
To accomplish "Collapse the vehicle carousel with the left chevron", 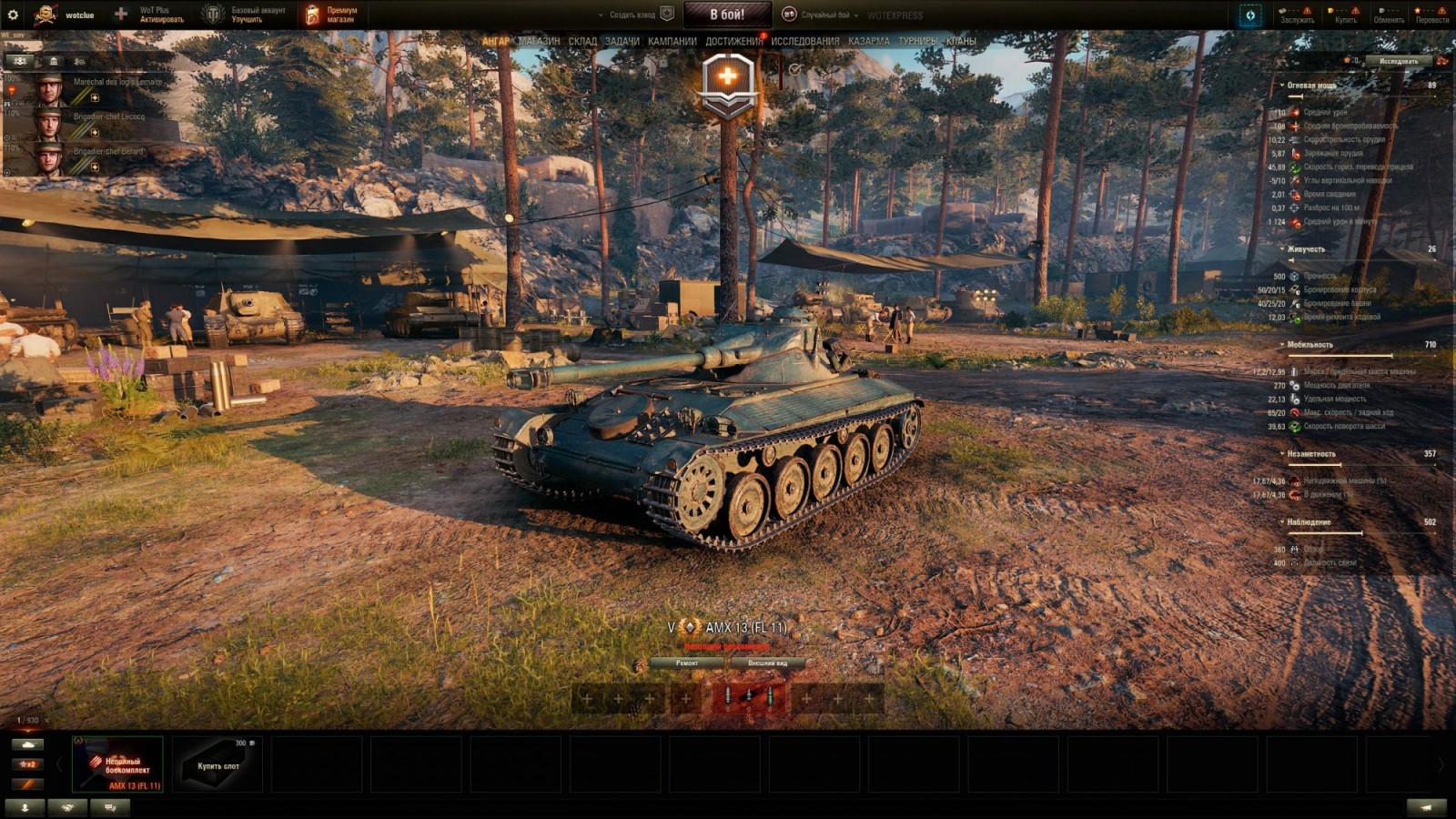I will coord(59,764).
